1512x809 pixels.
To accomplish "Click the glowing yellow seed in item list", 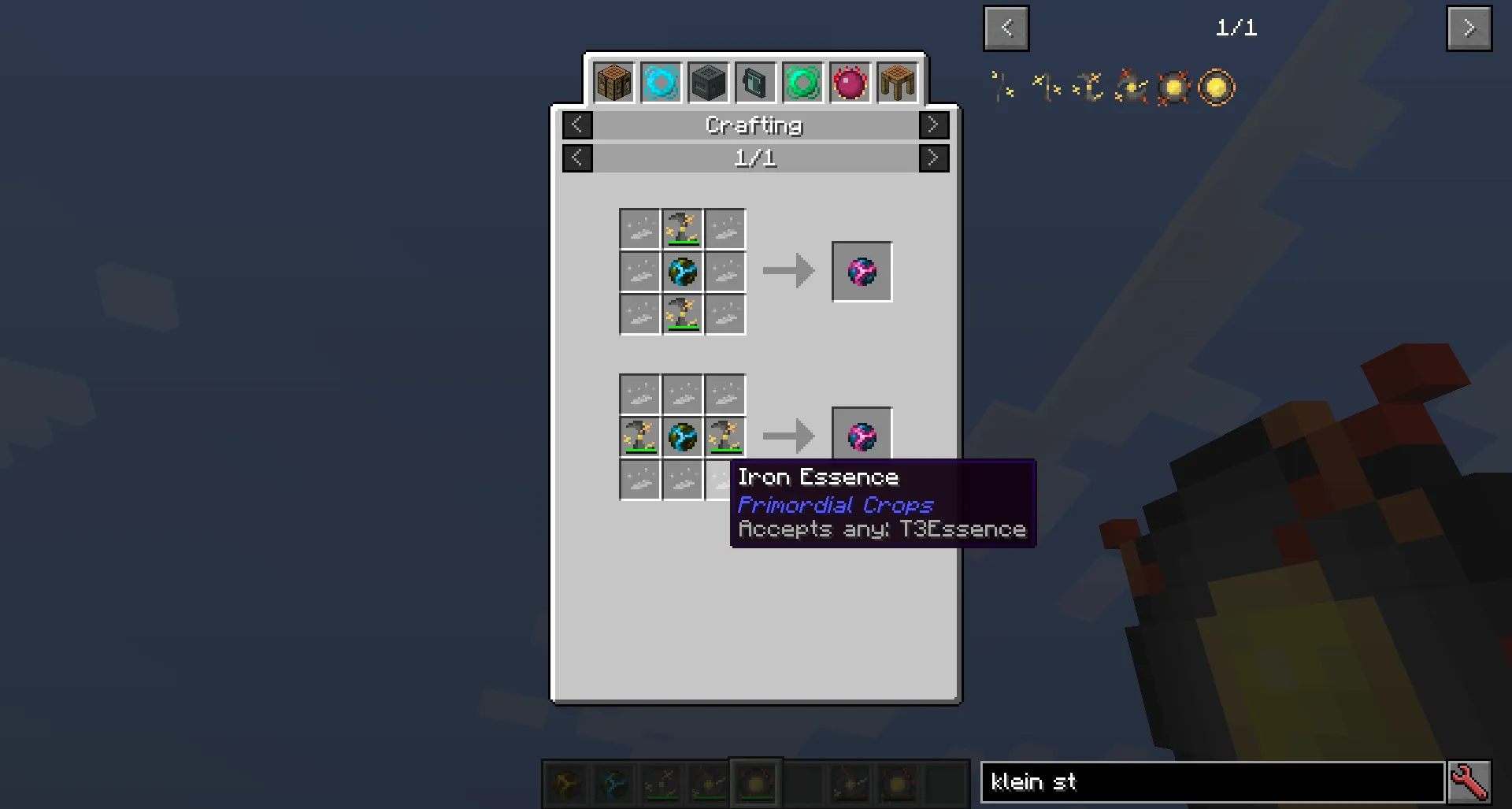I will coord(1173,87).
